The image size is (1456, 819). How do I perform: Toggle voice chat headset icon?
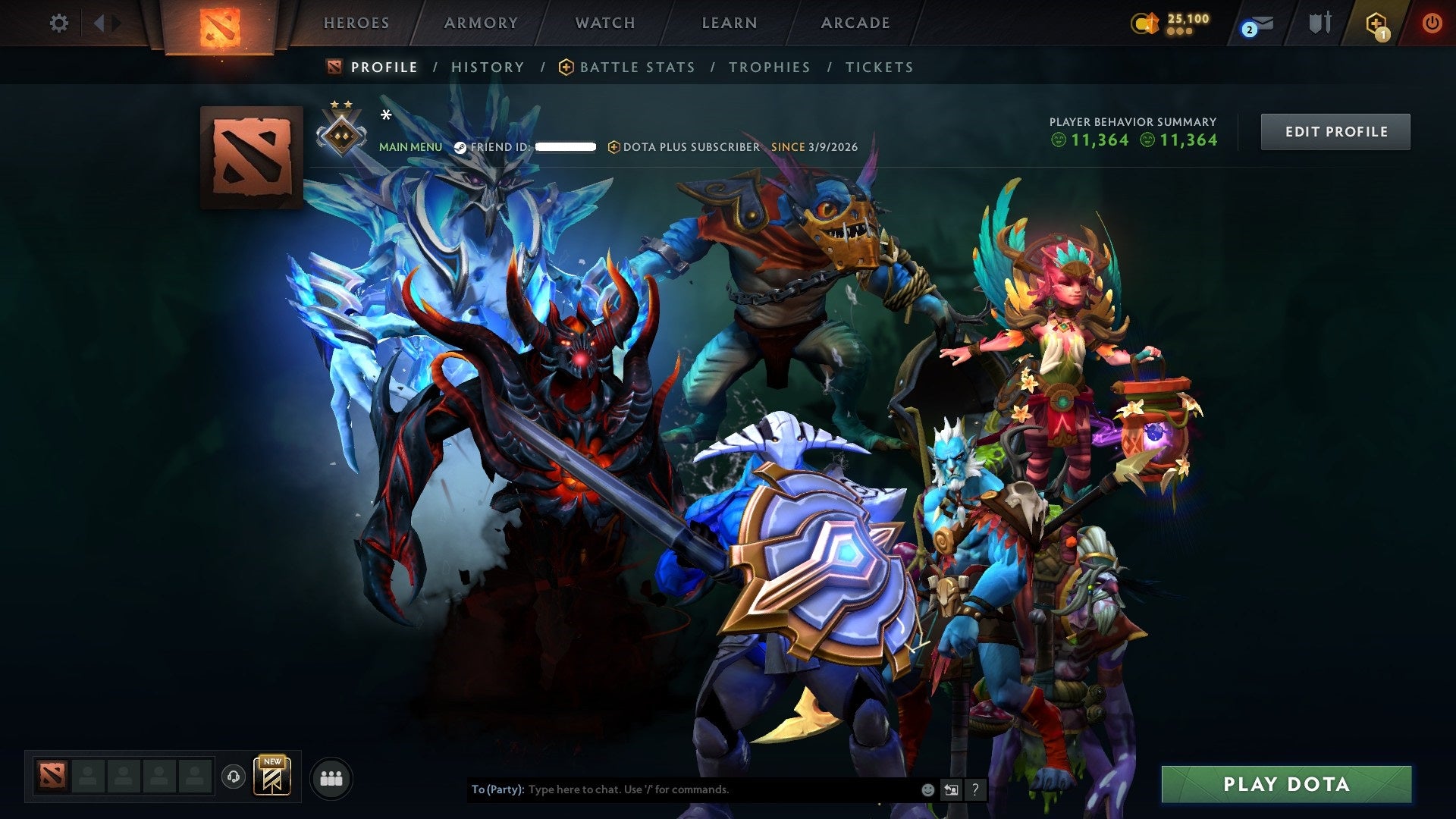(233, 777)
